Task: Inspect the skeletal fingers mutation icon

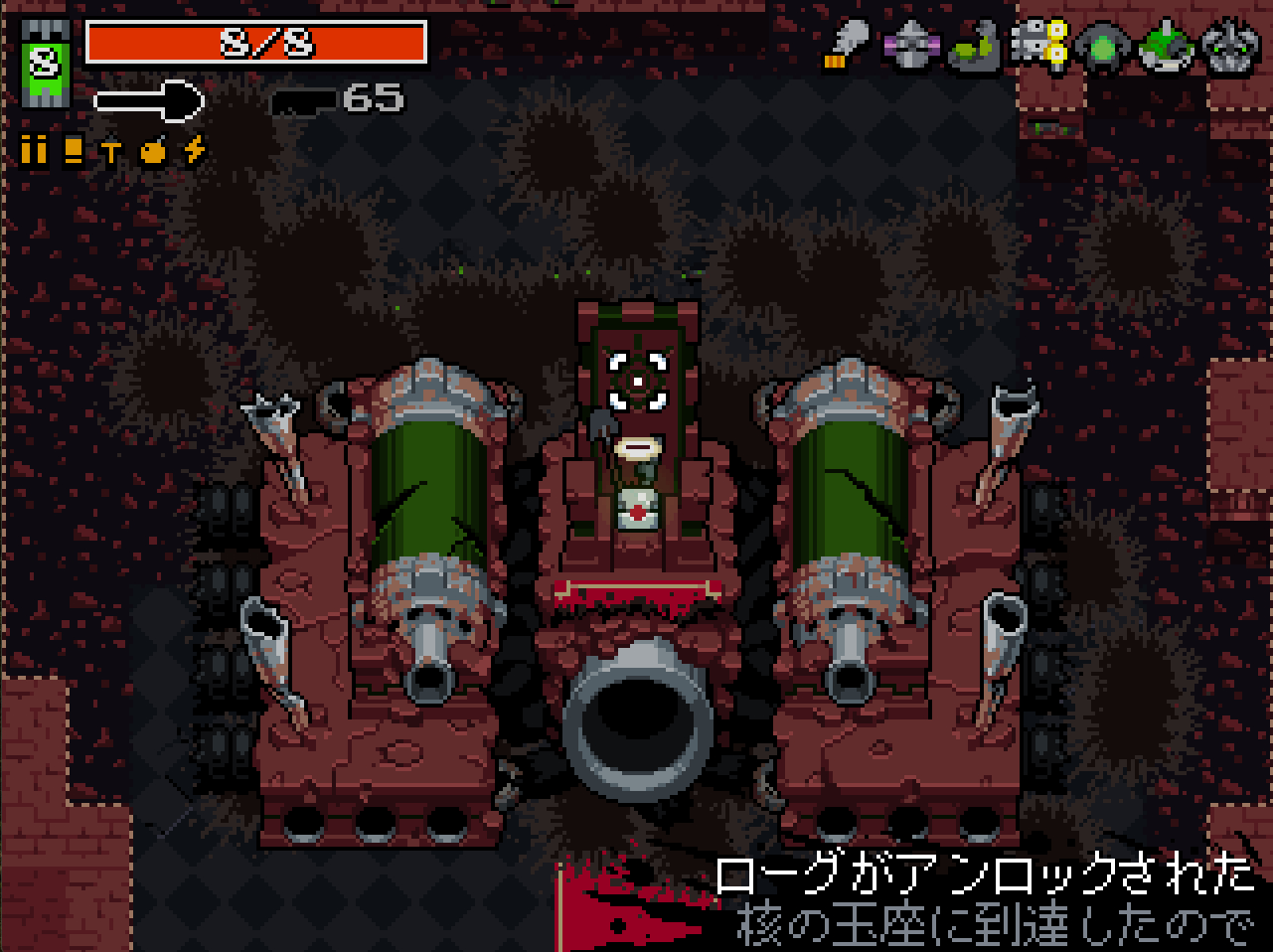Action: point(1038,46)
